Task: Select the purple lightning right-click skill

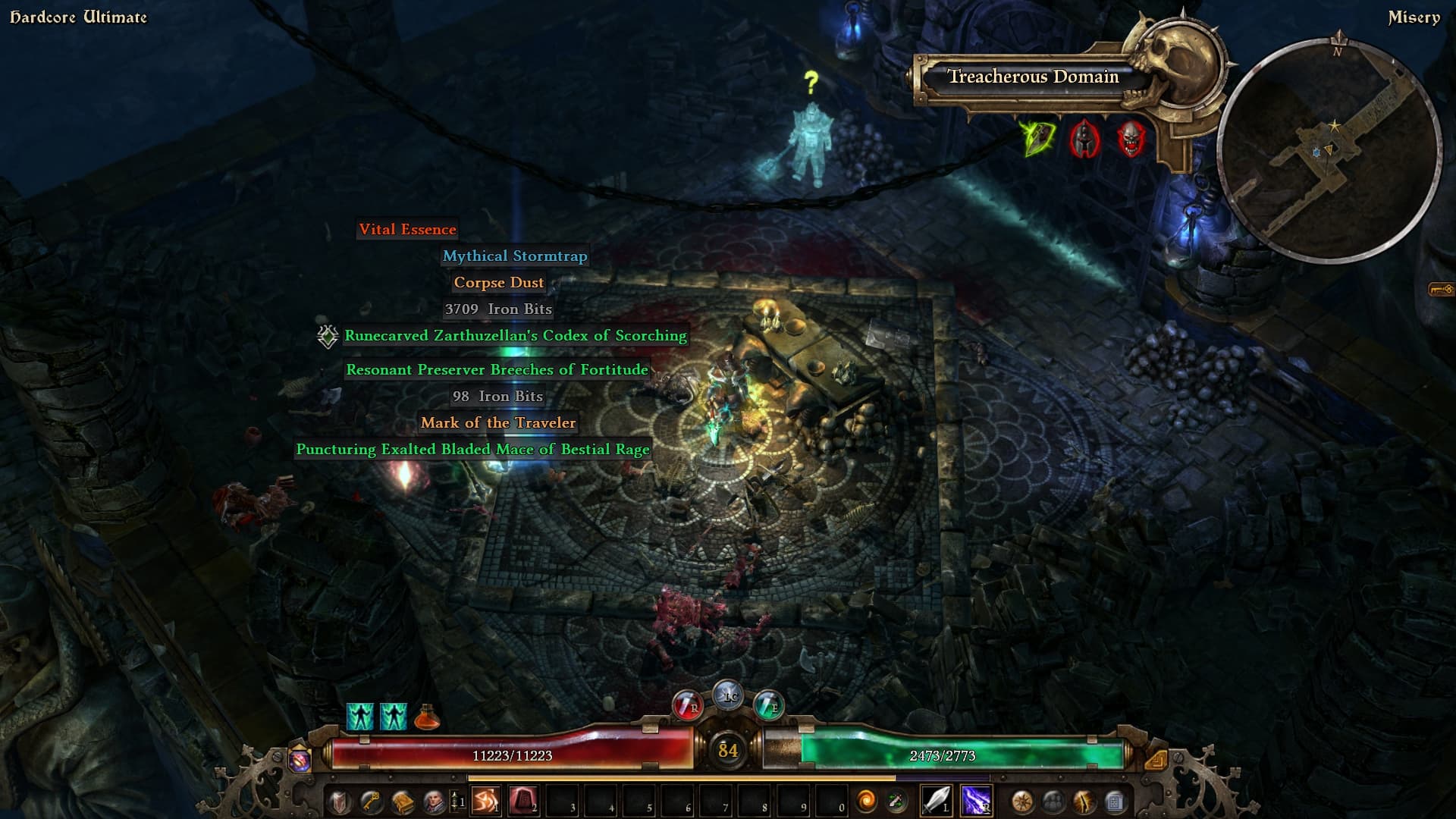Action: 975,801
